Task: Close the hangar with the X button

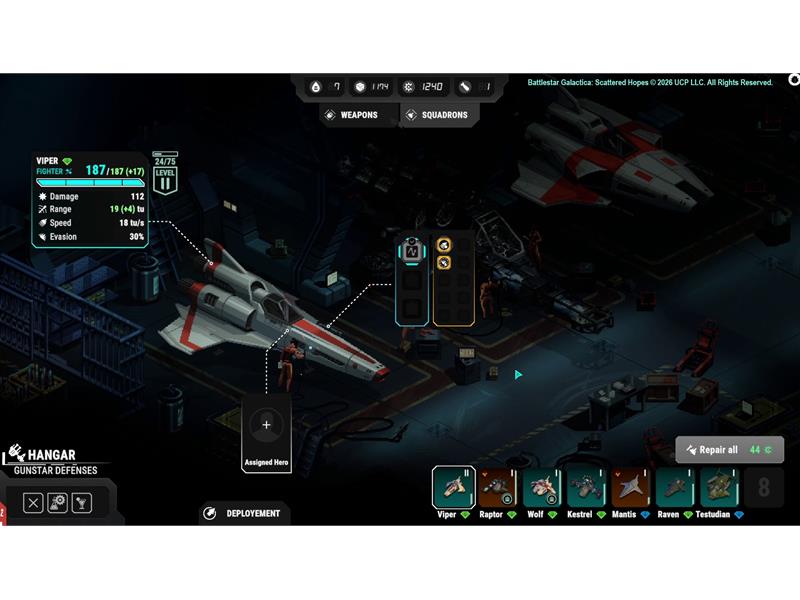Action: coord(33,503)
